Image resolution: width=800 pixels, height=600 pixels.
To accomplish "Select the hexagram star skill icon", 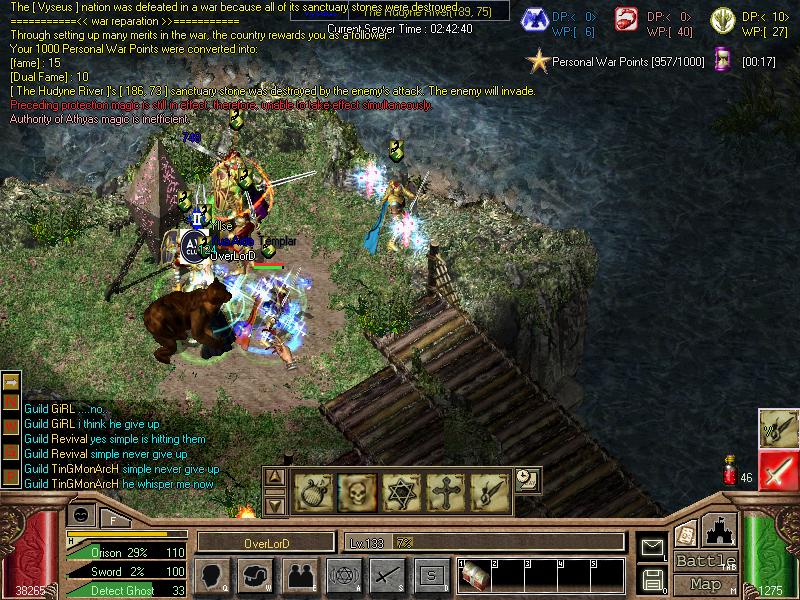I will point(399,490).
